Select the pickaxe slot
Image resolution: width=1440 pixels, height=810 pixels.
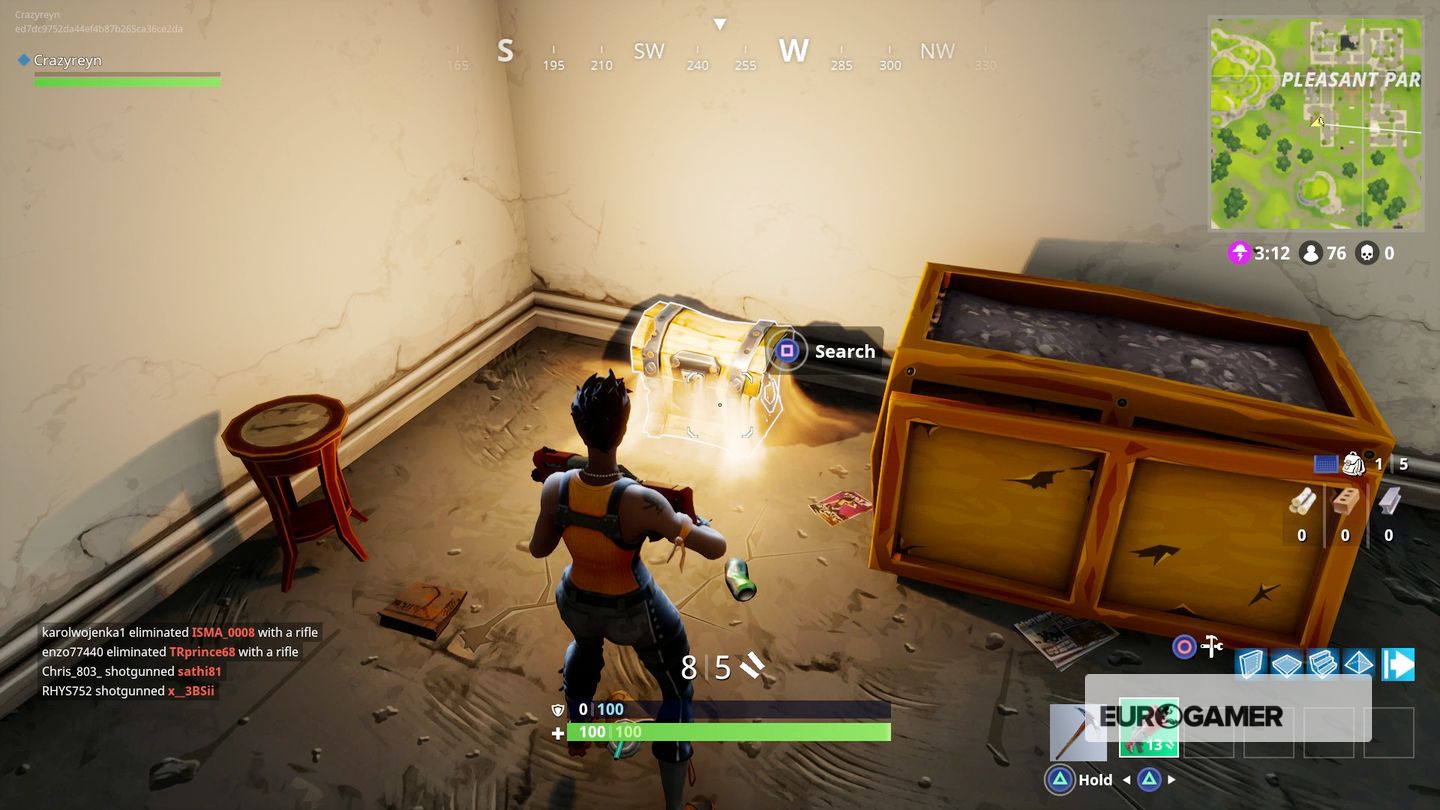(x=1077, y=732)
